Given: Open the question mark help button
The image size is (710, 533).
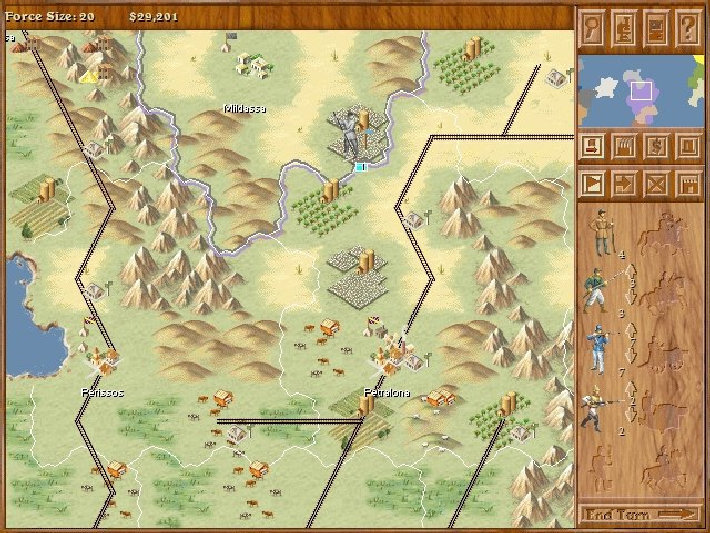Looking at the screenshot, I should (x=688, y=25).
